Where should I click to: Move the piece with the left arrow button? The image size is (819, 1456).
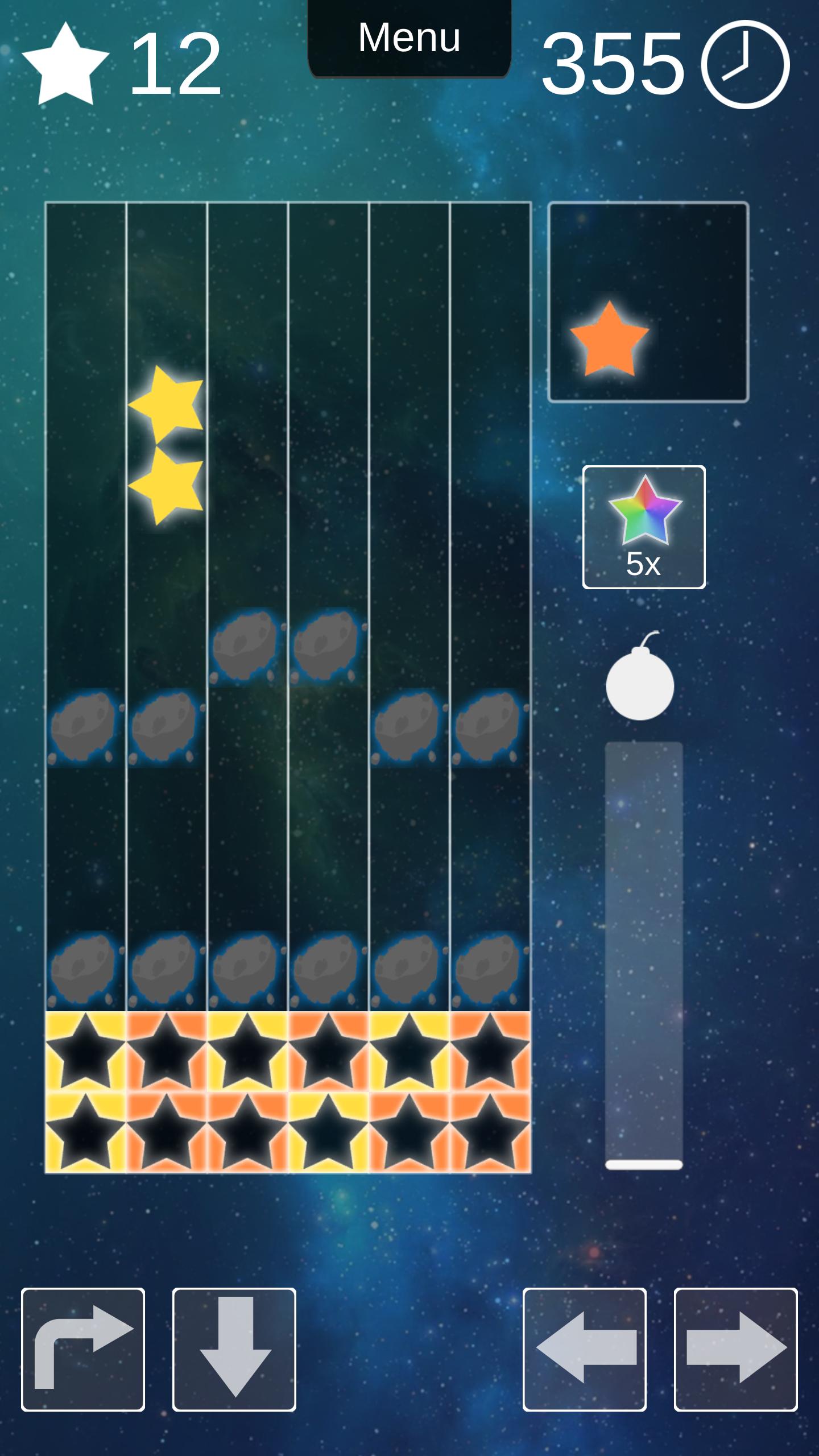[x=585, y=1349]
